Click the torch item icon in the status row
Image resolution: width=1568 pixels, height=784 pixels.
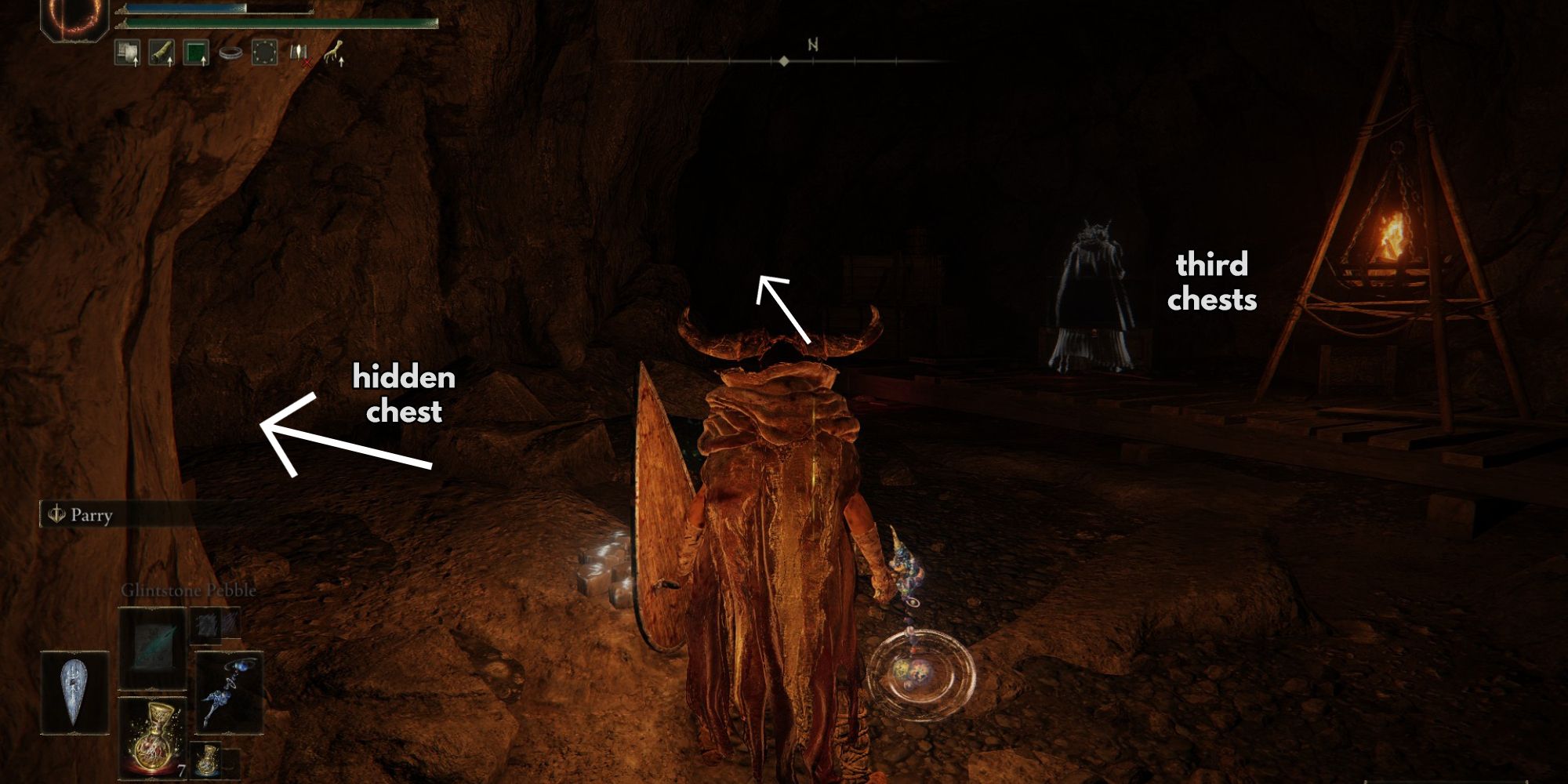(161, 52)
